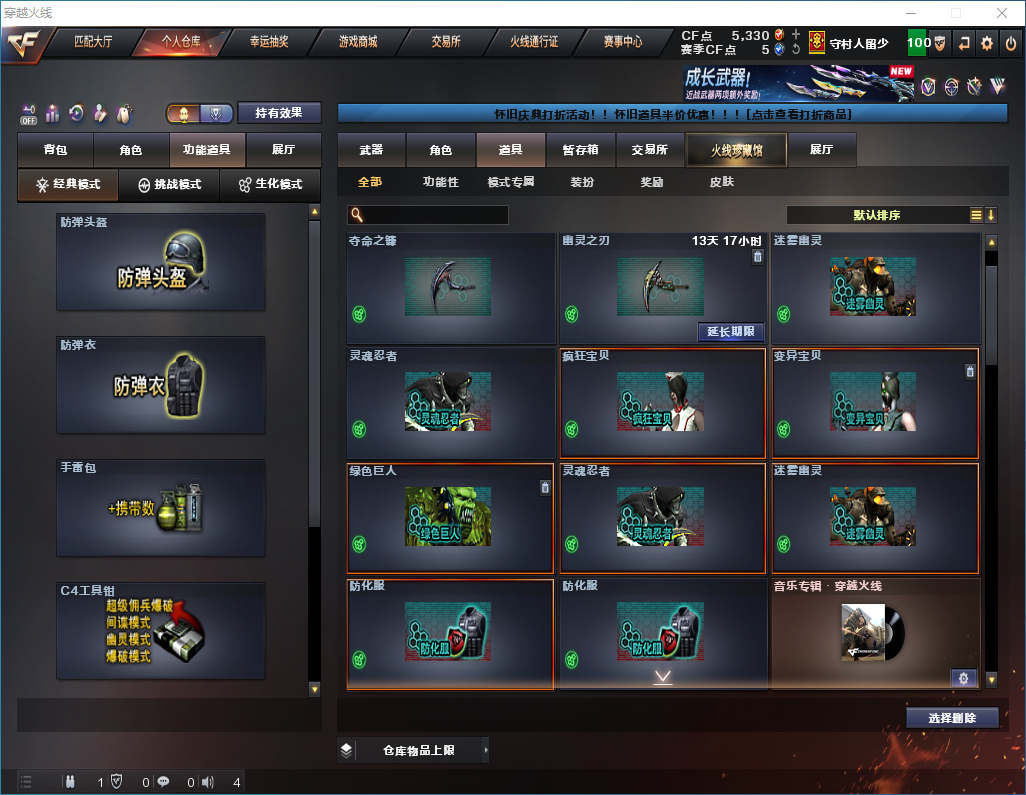Switch to 挑战模式 challenge mode tab
This screenshot has height=795, width=1026.
(x=169, y=185)
